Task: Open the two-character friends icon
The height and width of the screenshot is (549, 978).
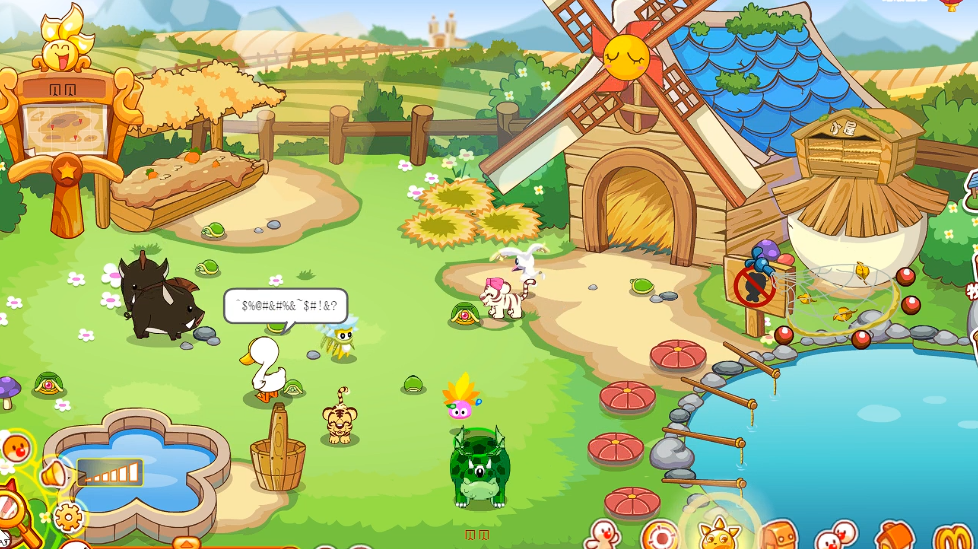Action: click(x=836, y=537)
